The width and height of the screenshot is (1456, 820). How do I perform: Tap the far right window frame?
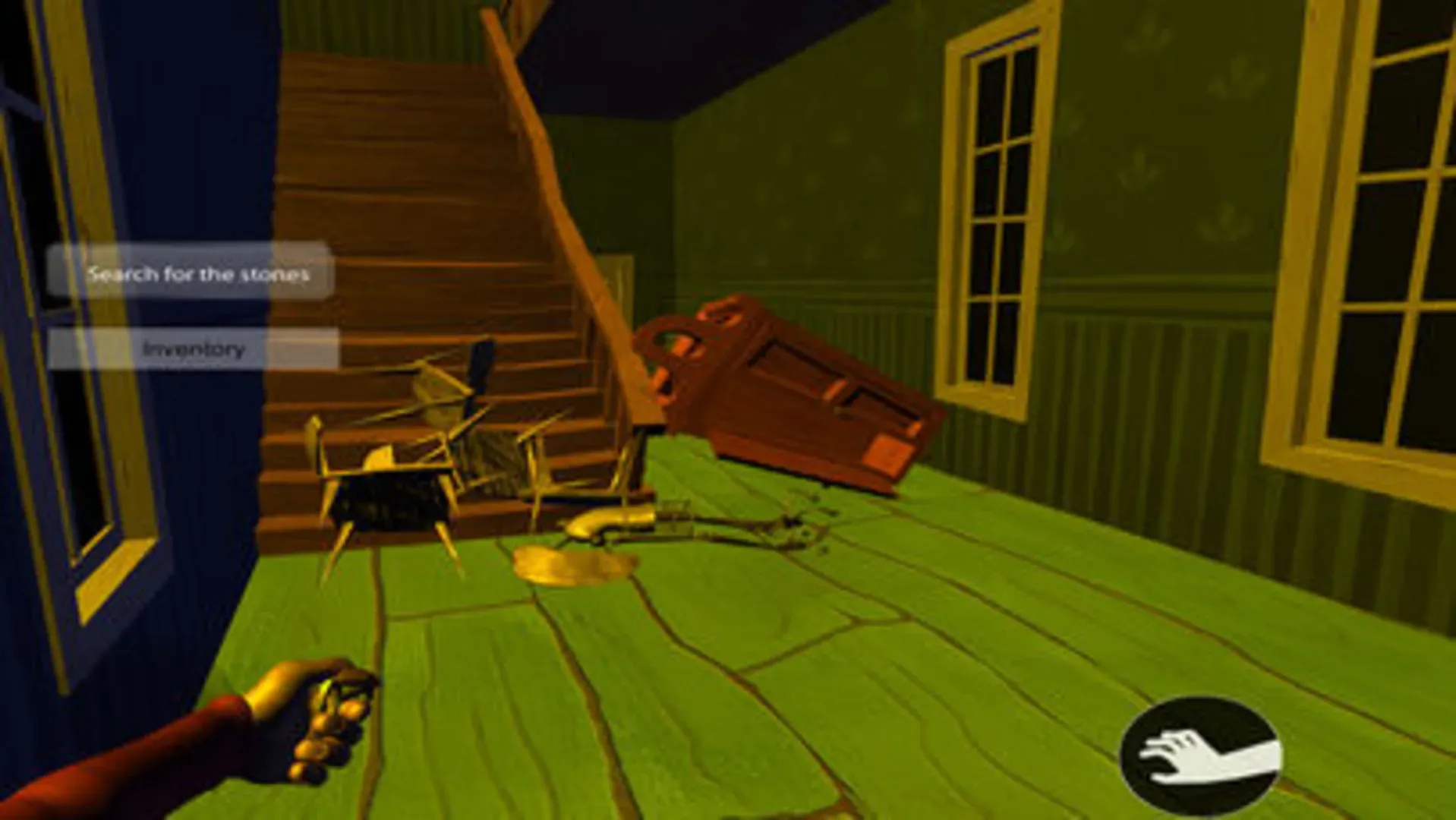[x=1389, y=228]
